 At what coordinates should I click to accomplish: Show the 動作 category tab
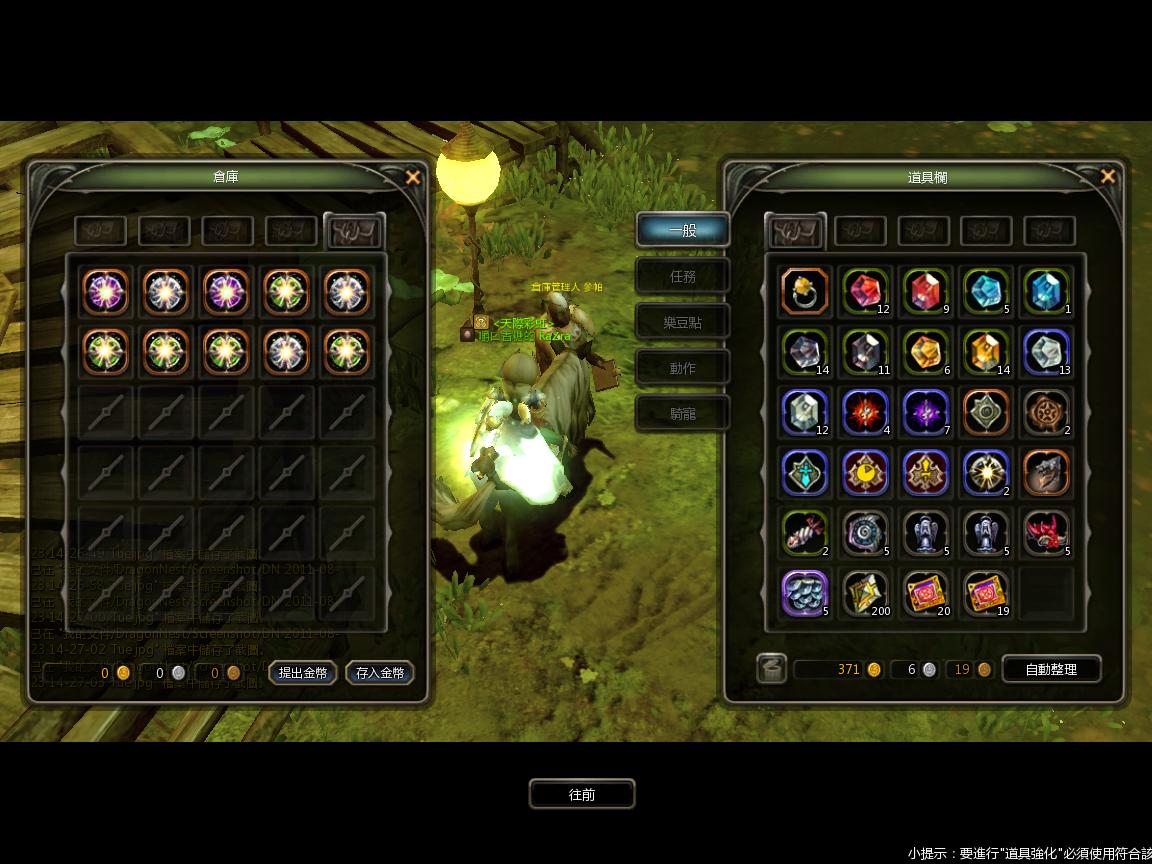[682, 369]
